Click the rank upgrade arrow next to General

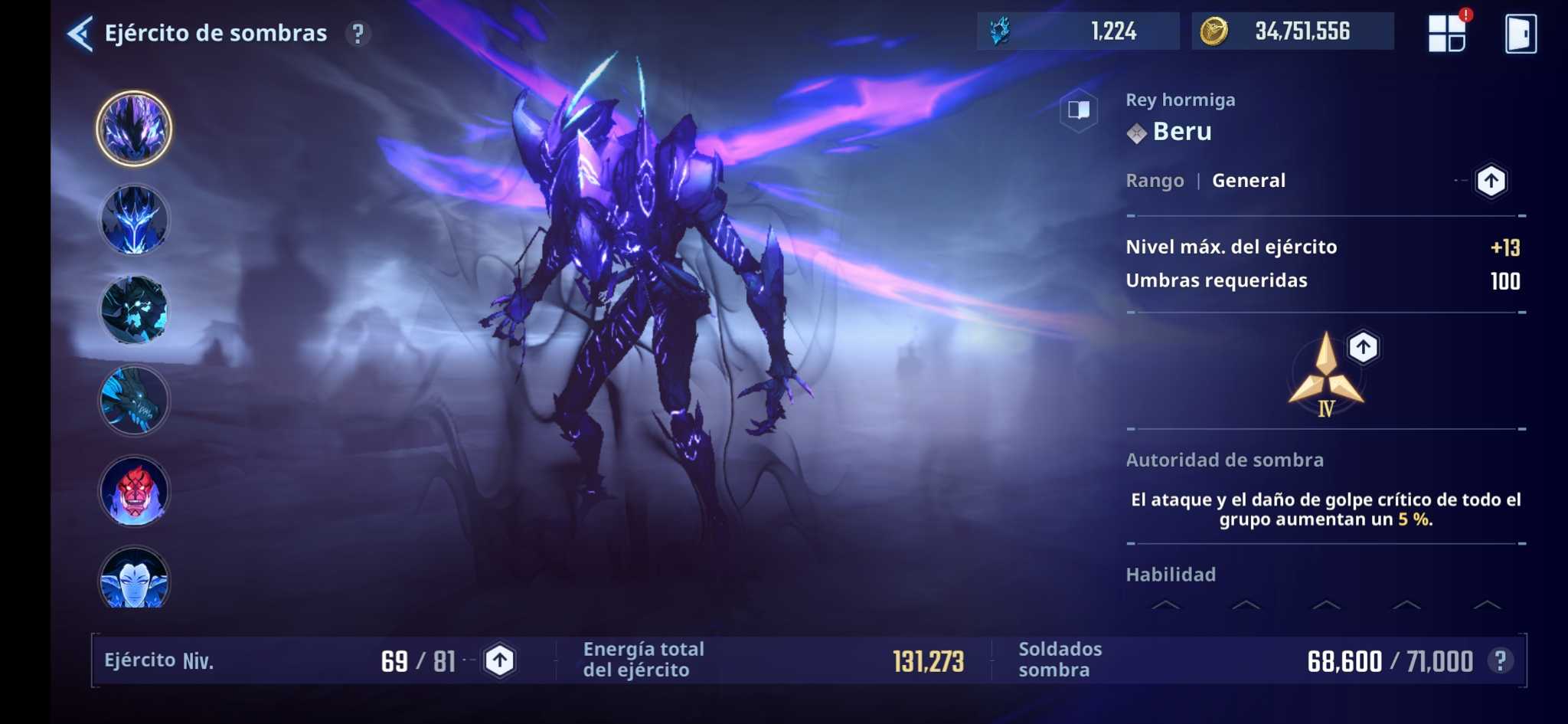click(x=1490, y=181)
